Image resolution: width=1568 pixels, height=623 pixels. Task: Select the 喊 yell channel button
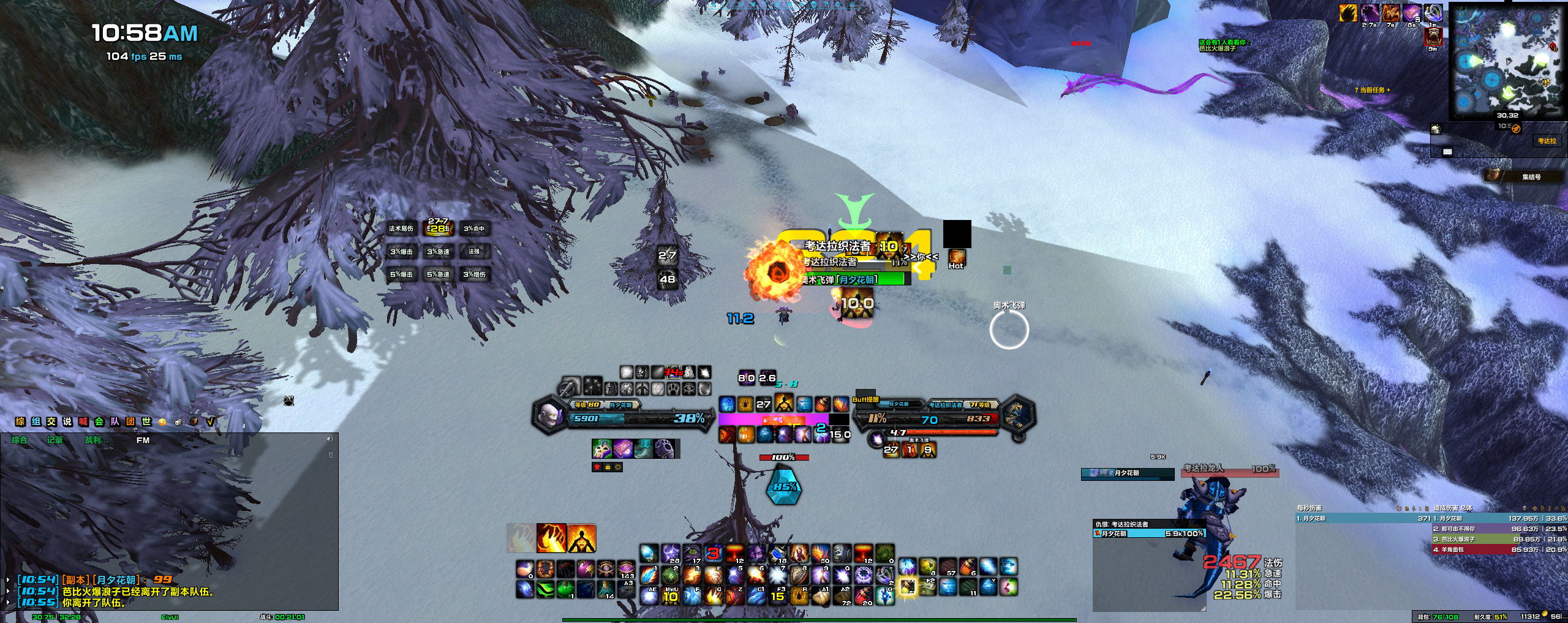[x=83, y=421]
